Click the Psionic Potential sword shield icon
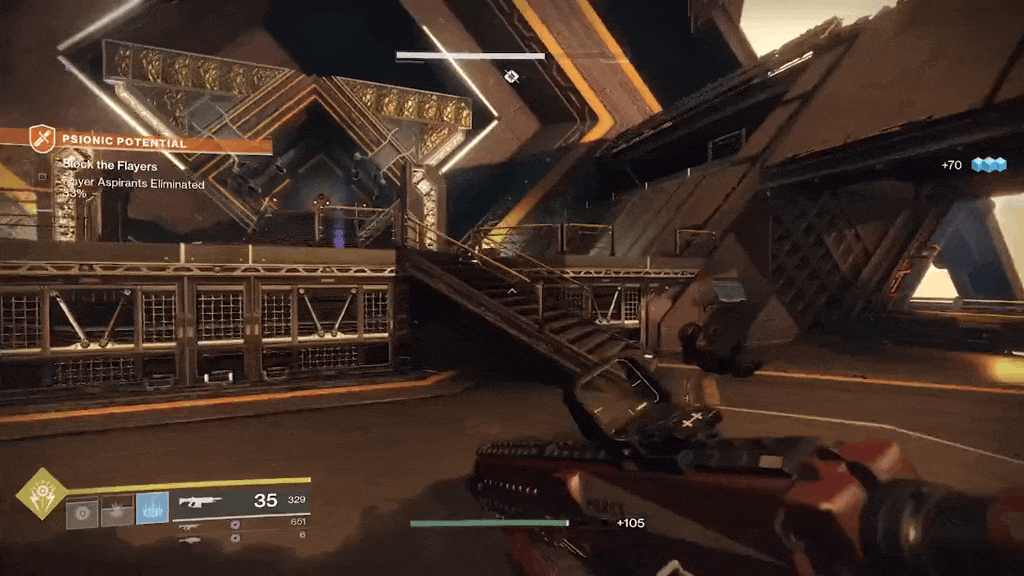The height and width of the screenshot is (576, 1024). coord(42,138)
